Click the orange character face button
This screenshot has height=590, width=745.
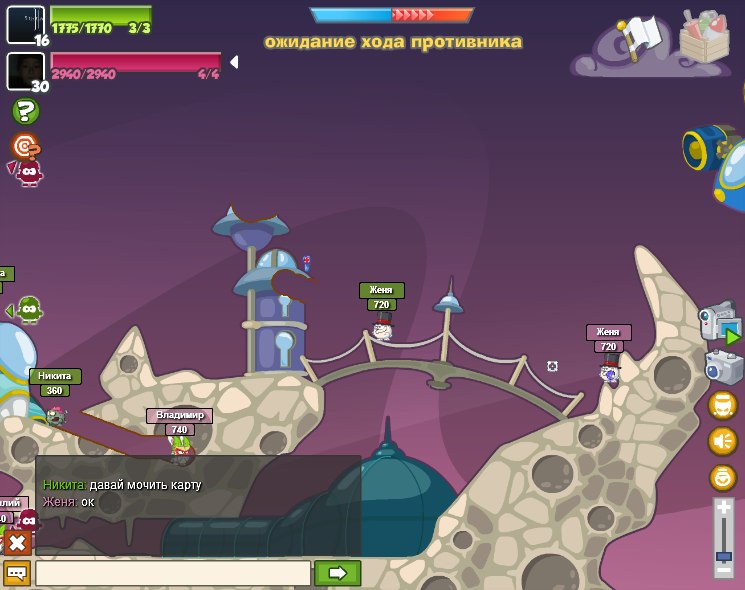pyautogui.click(x=722, y=405)
